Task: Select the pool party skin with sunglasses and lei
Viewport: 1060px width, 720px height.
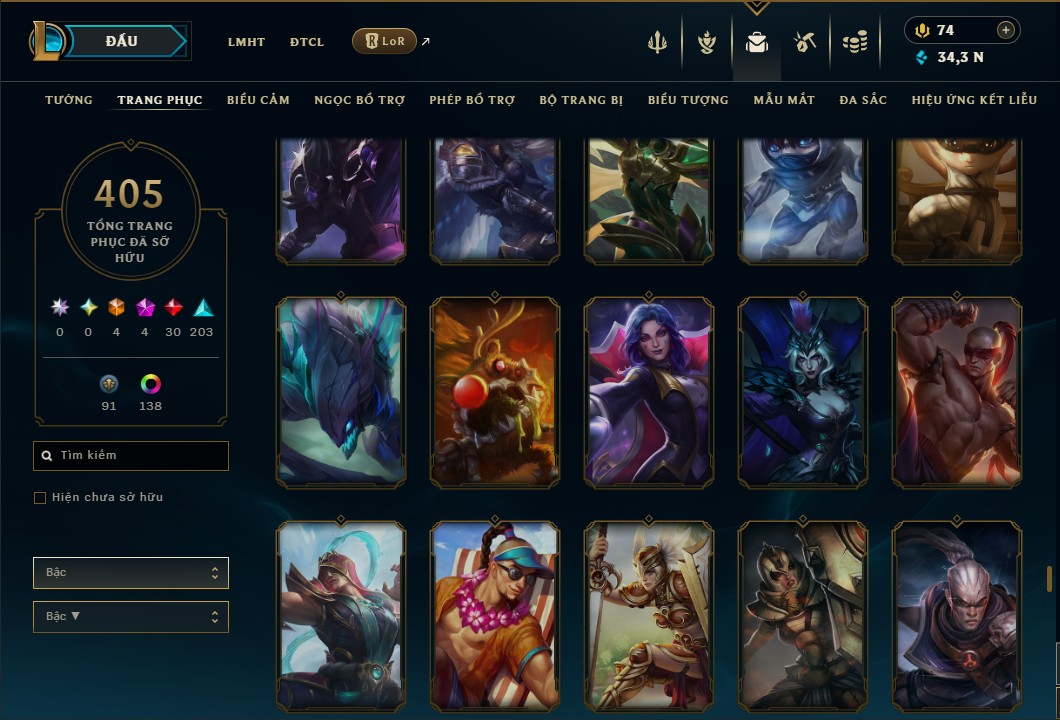Action: tap(495, 615)
